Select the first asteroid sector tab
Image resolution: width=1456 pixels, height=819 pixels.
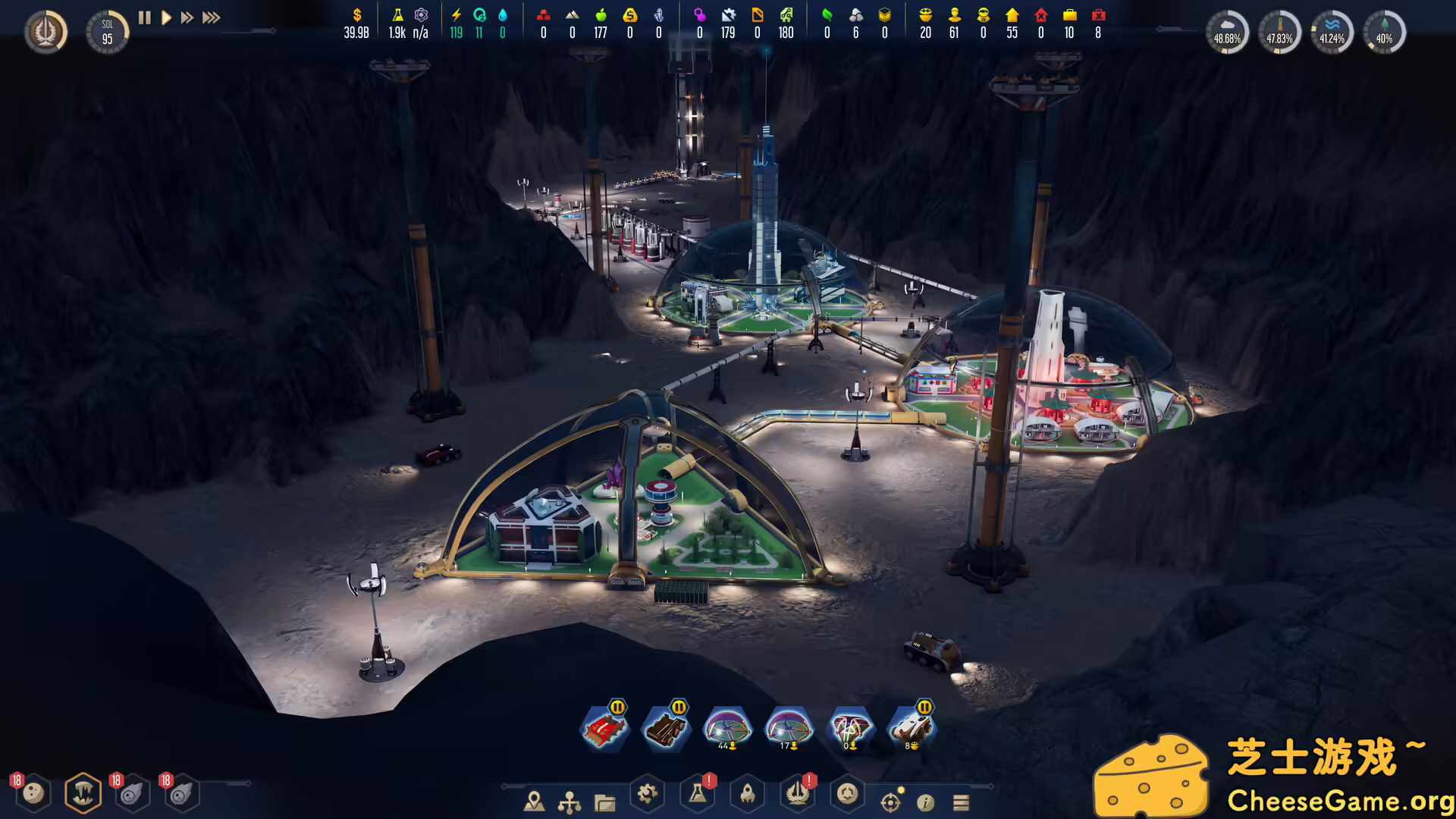133,792
